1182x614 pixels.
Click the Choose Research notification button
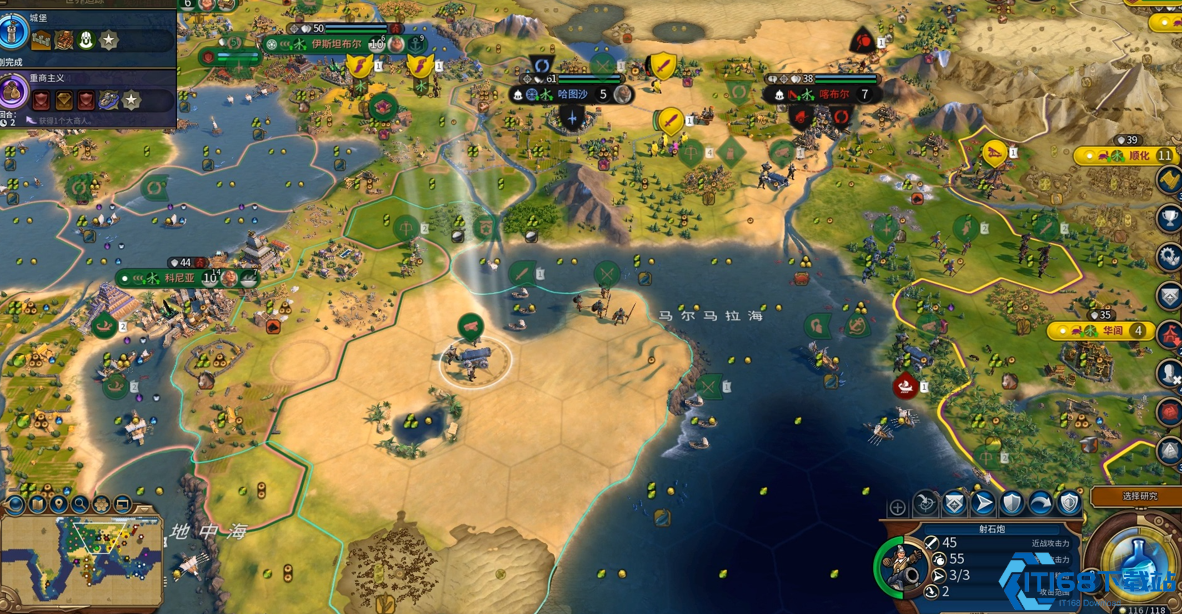point(1138,496)
